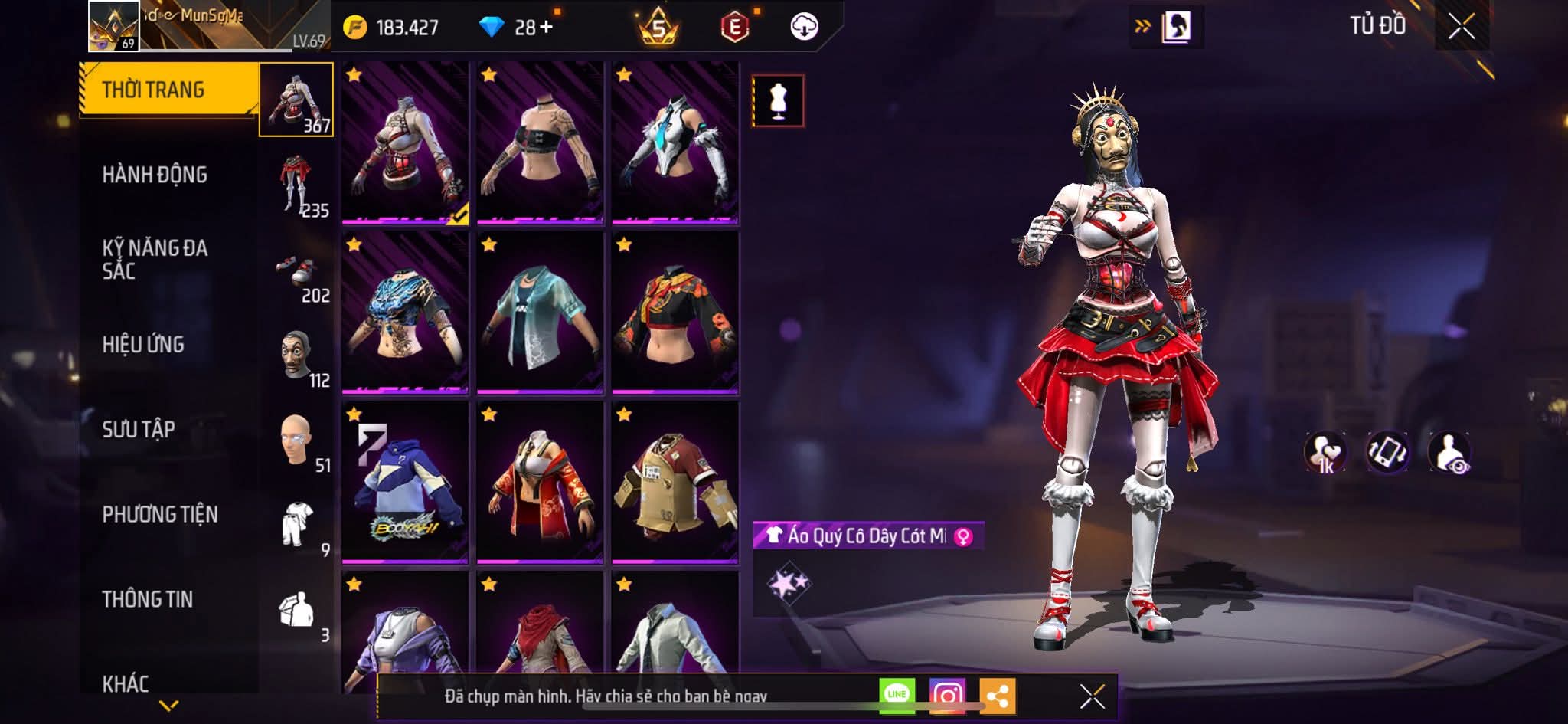
Task: Open the THÔNG TIN tab
Action: coord(148,599)
